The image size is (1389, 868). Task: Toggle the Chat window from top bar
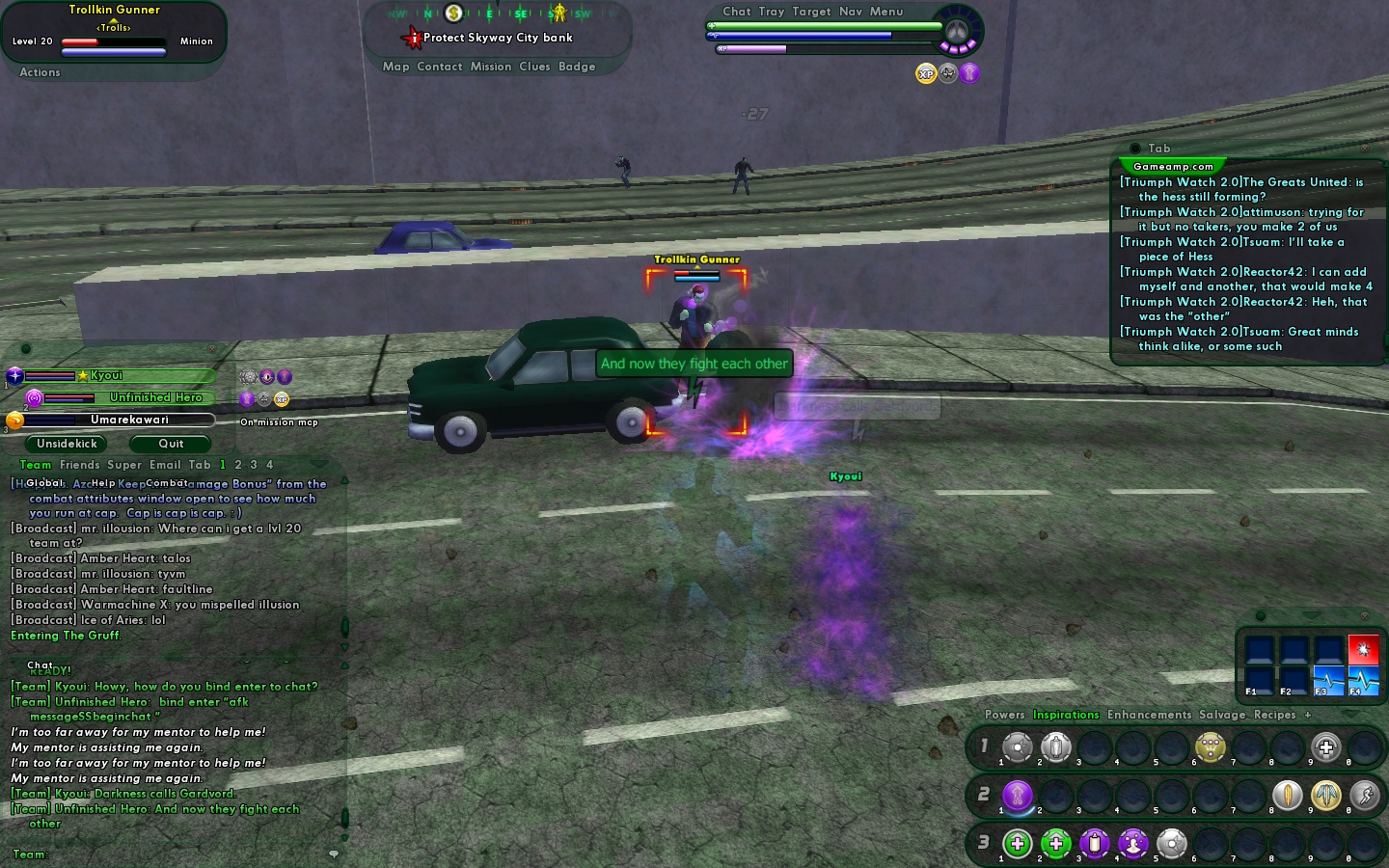pos(737,12)
